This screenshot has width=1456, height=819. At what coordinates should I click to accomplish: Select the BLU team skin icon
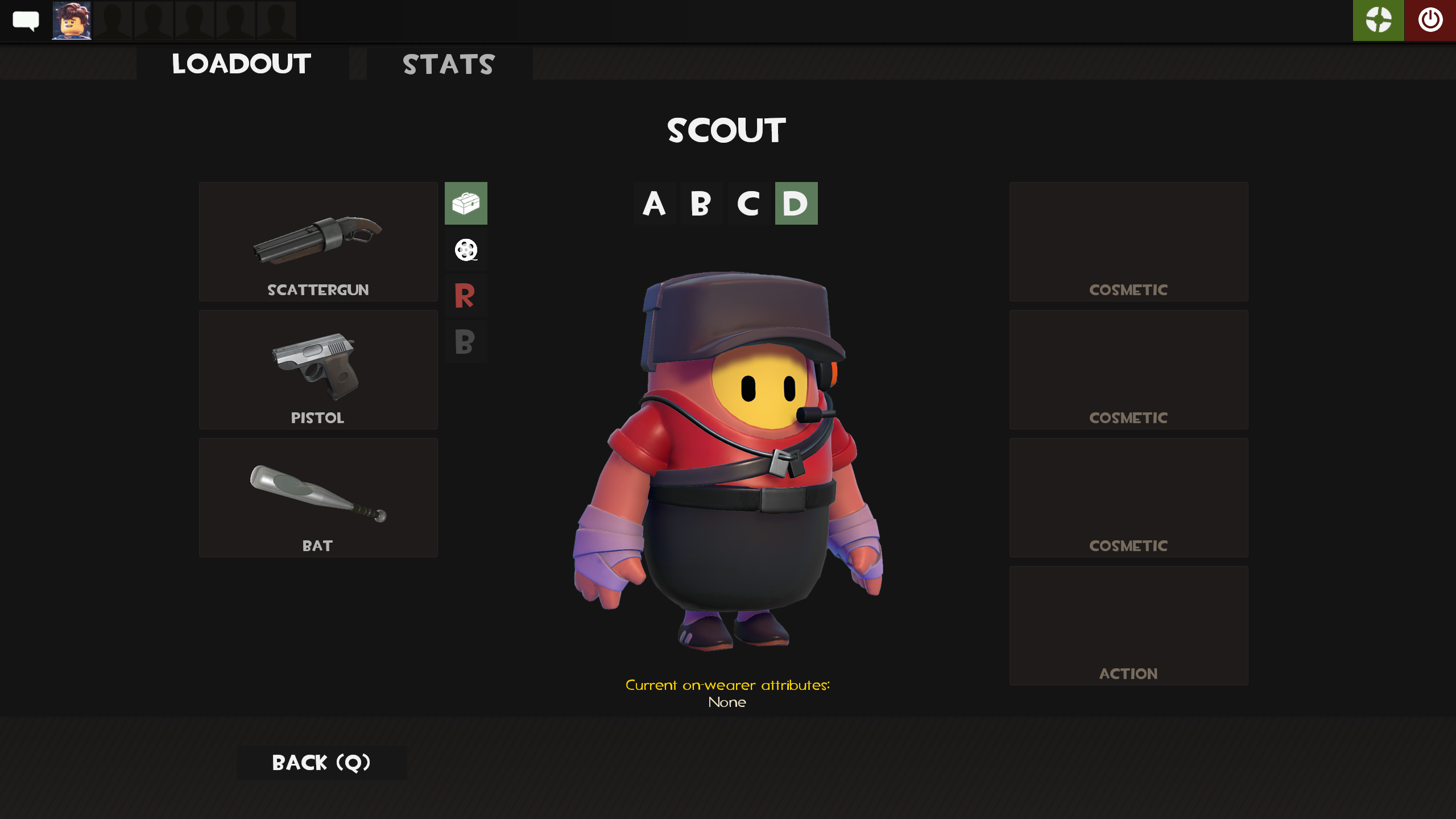click(x=466, y=341)
